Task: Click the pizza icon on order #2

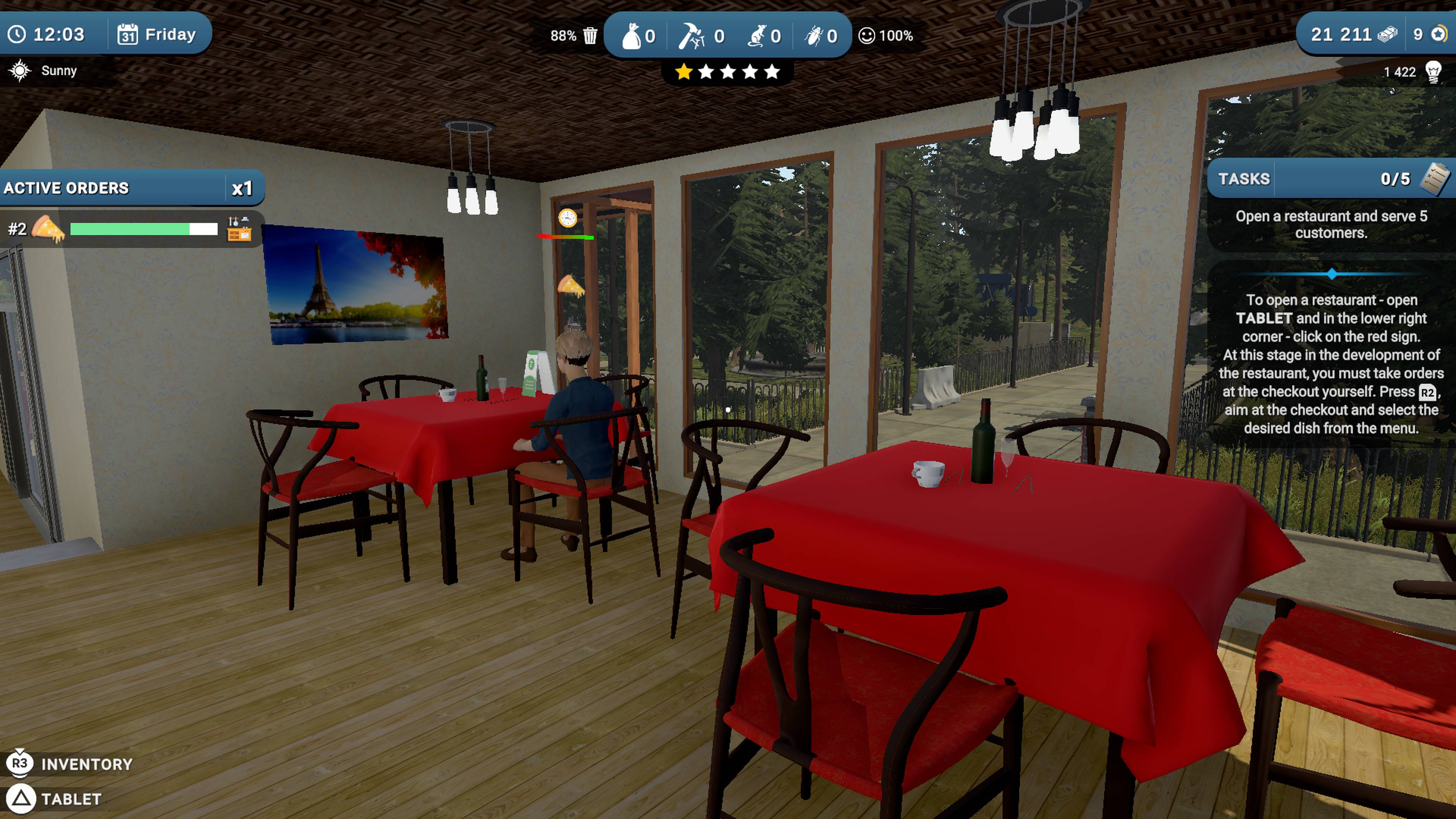Action: tap(47, 228)
